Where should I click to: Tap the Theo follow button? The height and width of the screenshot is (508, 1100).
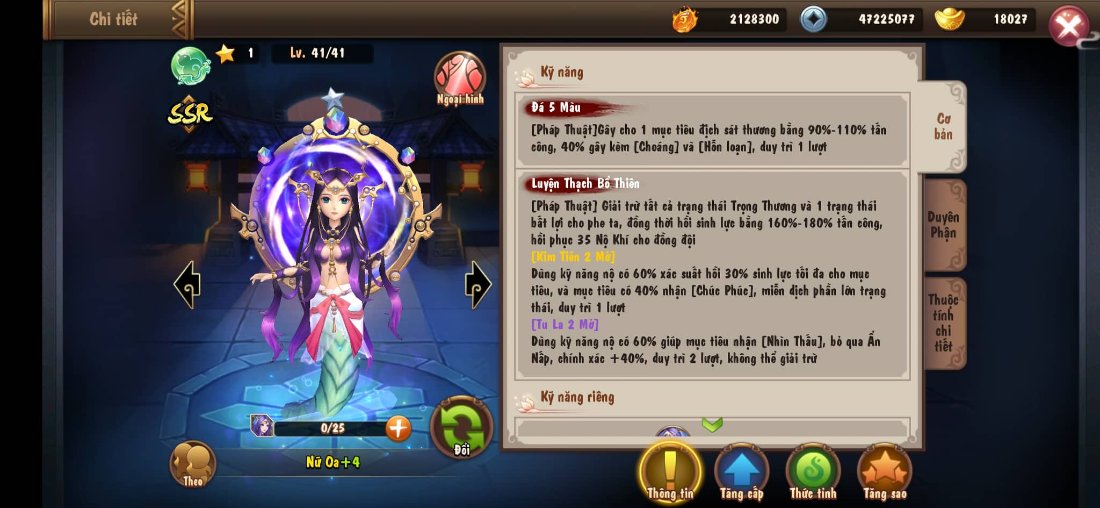193,463
